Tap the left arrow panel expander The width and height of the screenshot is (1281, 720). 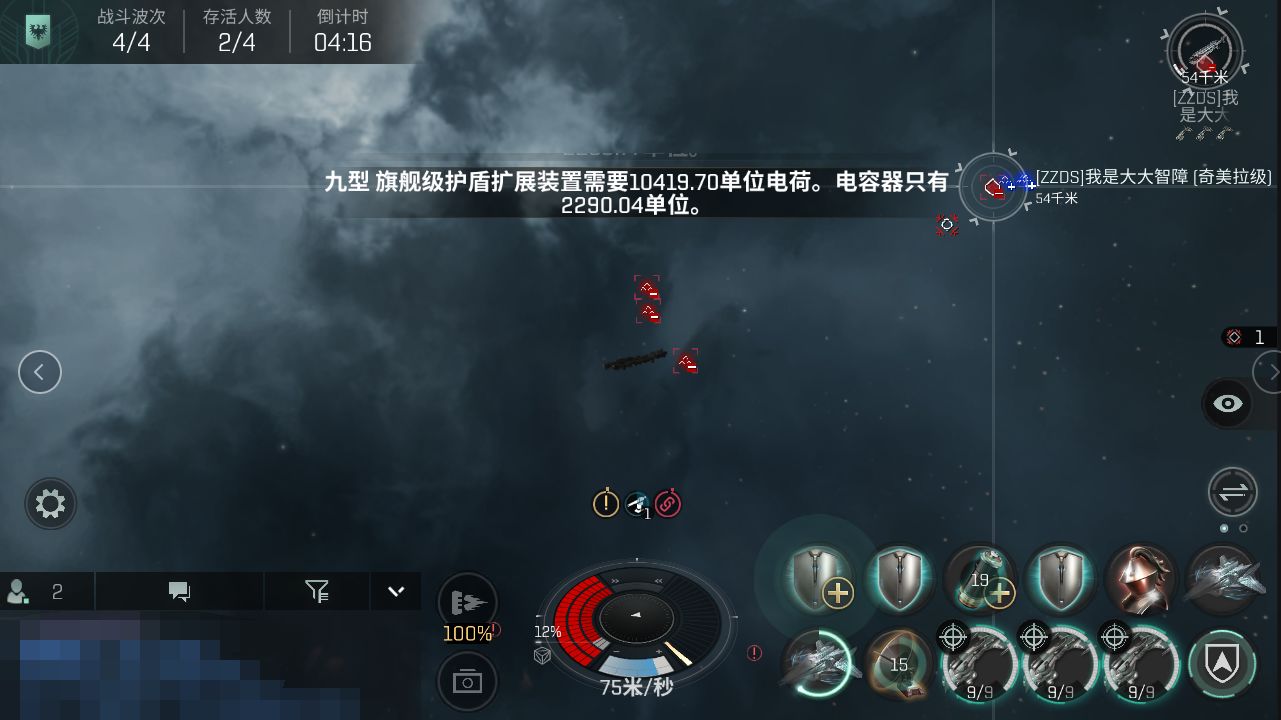pos(39,371)
